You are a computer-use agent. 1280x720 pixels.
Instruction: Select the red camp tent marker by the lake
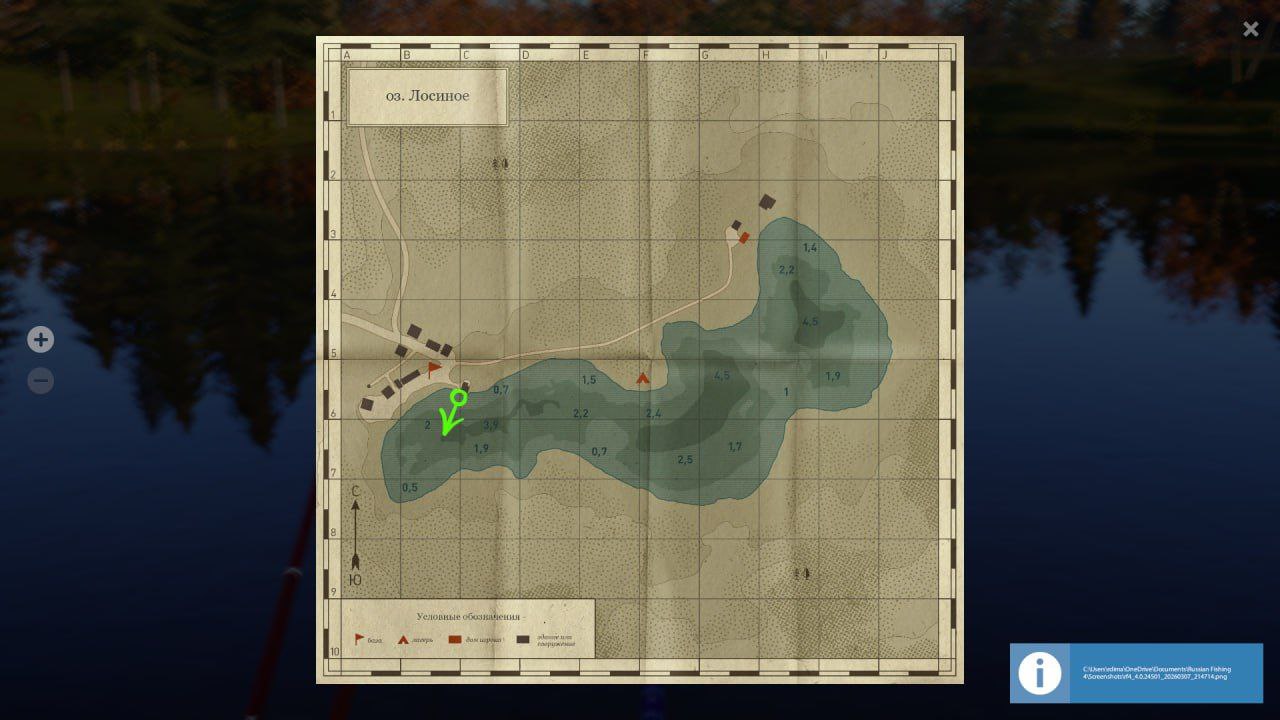click(643, 379)
